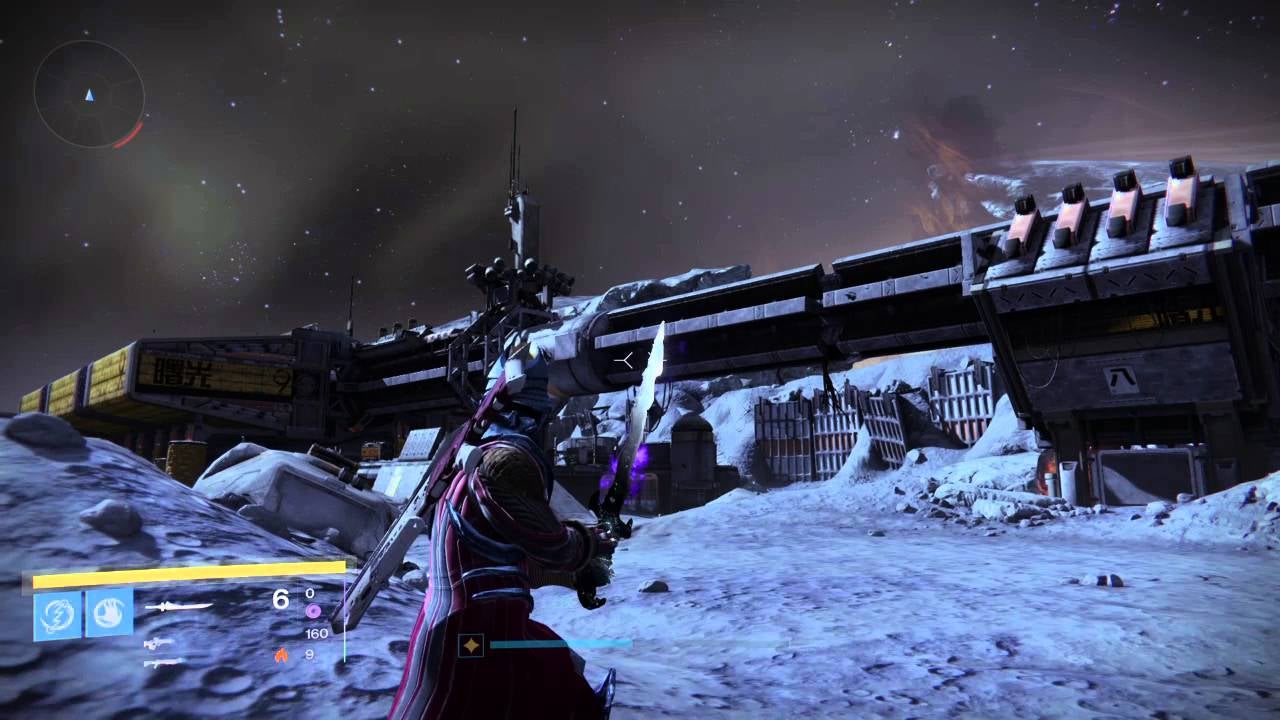Viewport: 1280px width, 720px height.
Task: Switch to the middle pistol-shaped weapon icon
Action: 158,643
